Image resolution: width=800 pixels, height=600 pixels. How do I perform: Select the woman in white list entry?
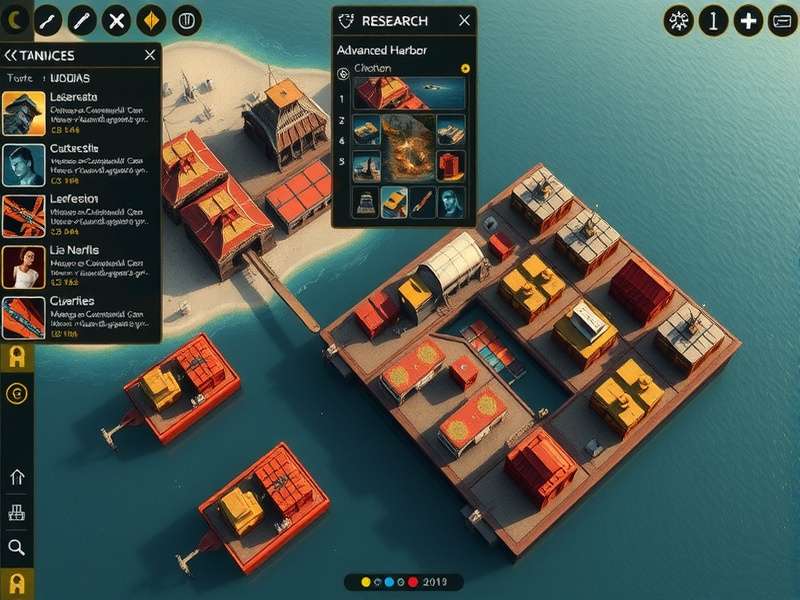pos(23,267)
